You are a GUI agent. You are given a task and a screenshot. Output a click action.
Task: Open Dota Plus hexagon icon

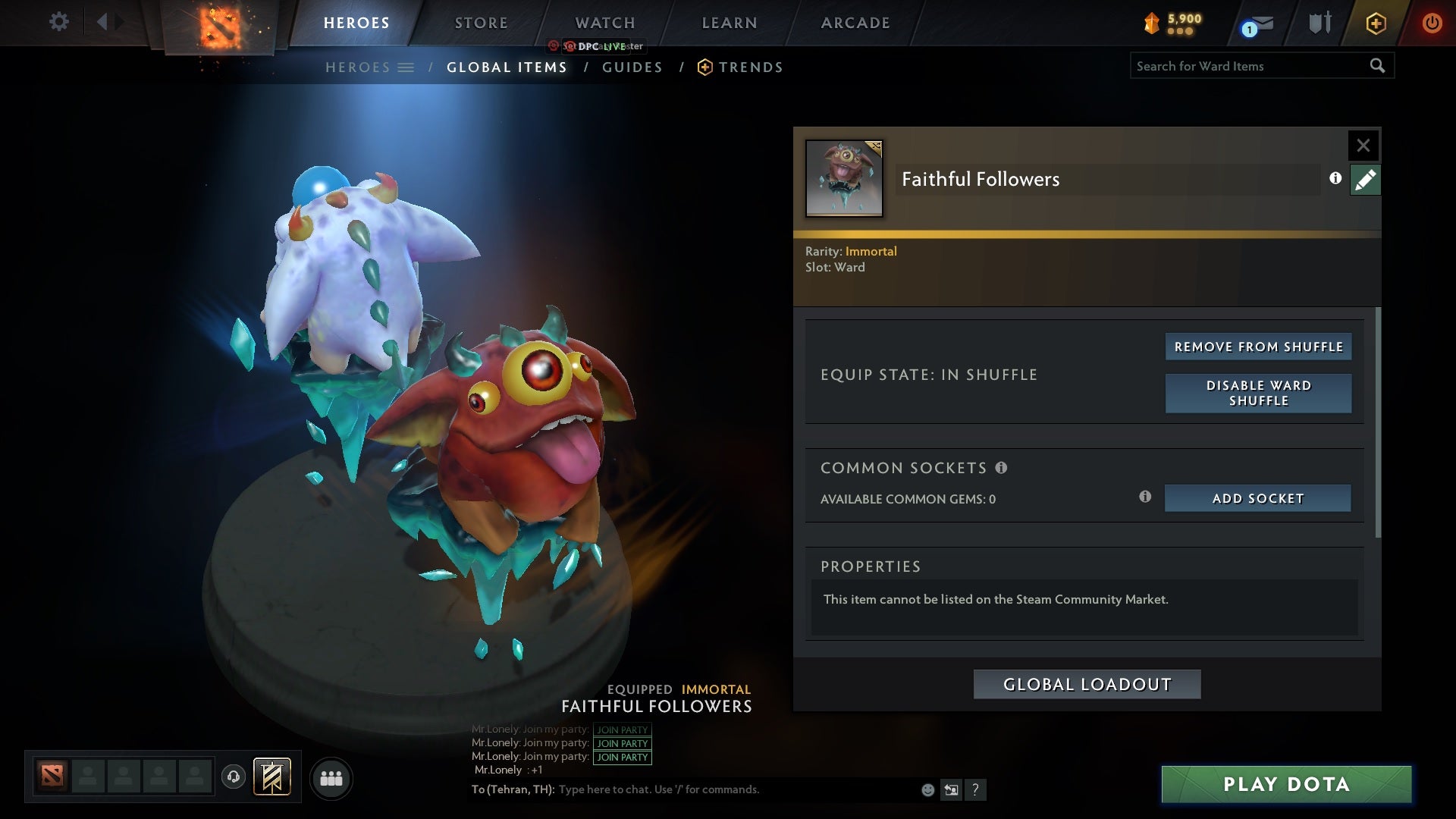(1375, 23)
